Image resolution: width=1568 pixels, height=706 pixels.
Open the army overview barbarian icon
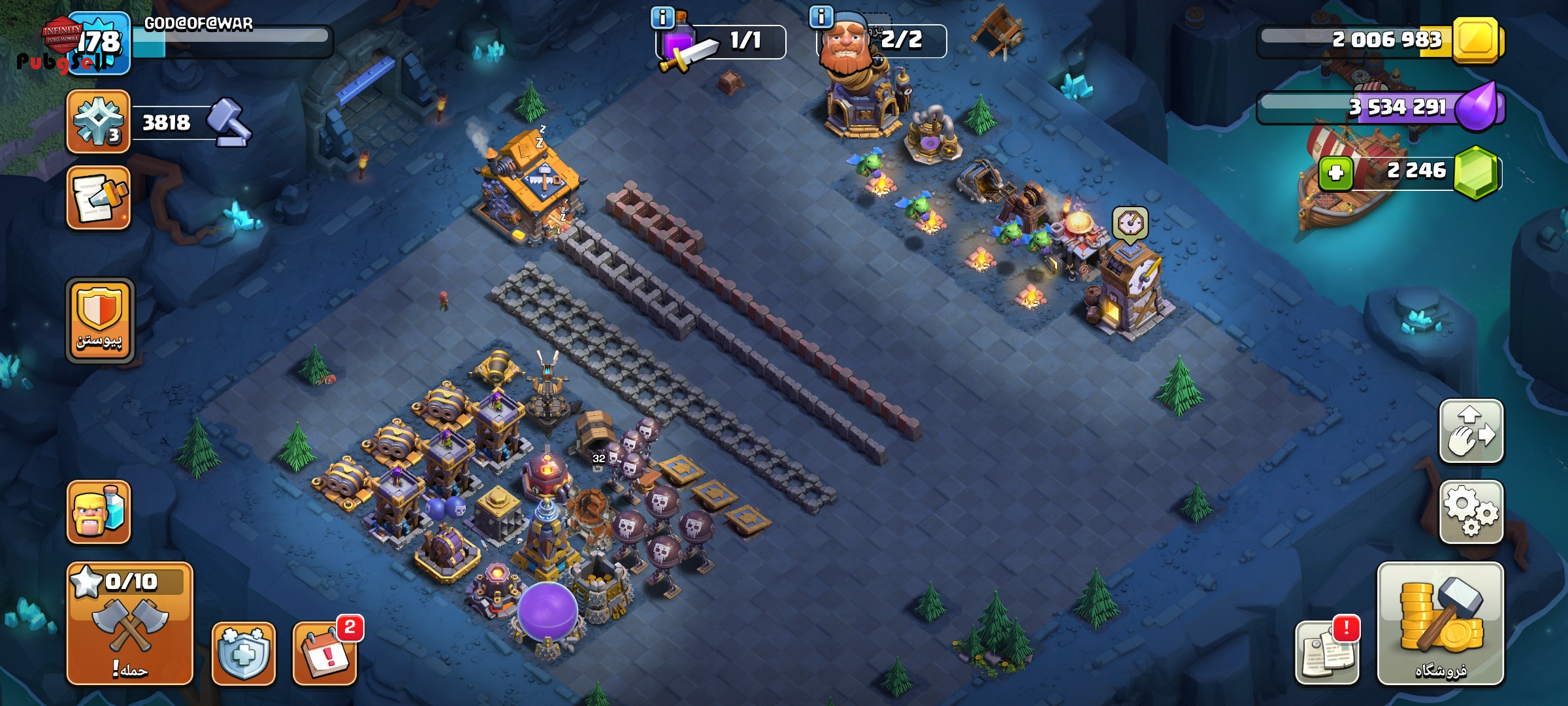point(99,512)
